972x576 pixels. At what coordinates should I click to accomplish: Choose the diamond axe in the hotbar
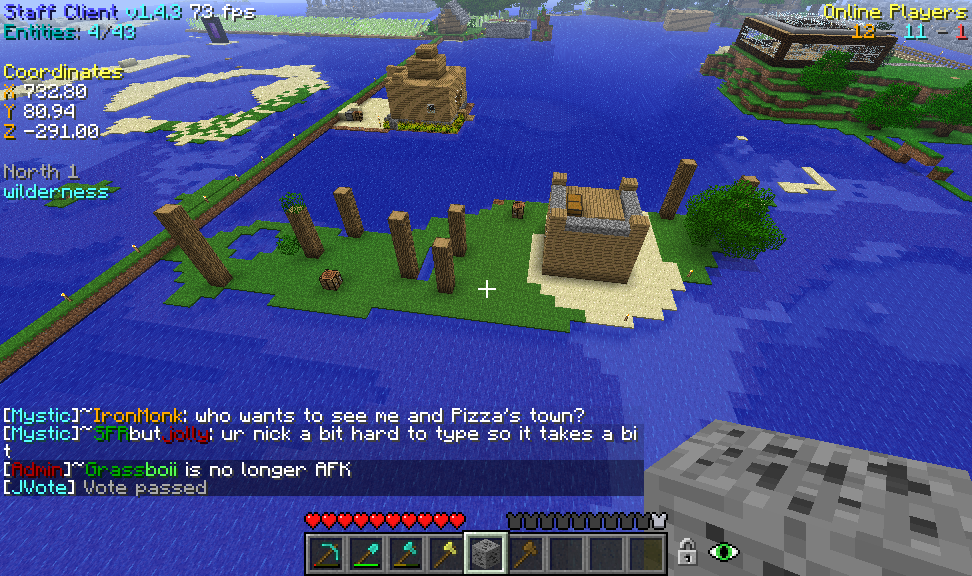click(406, 553)
